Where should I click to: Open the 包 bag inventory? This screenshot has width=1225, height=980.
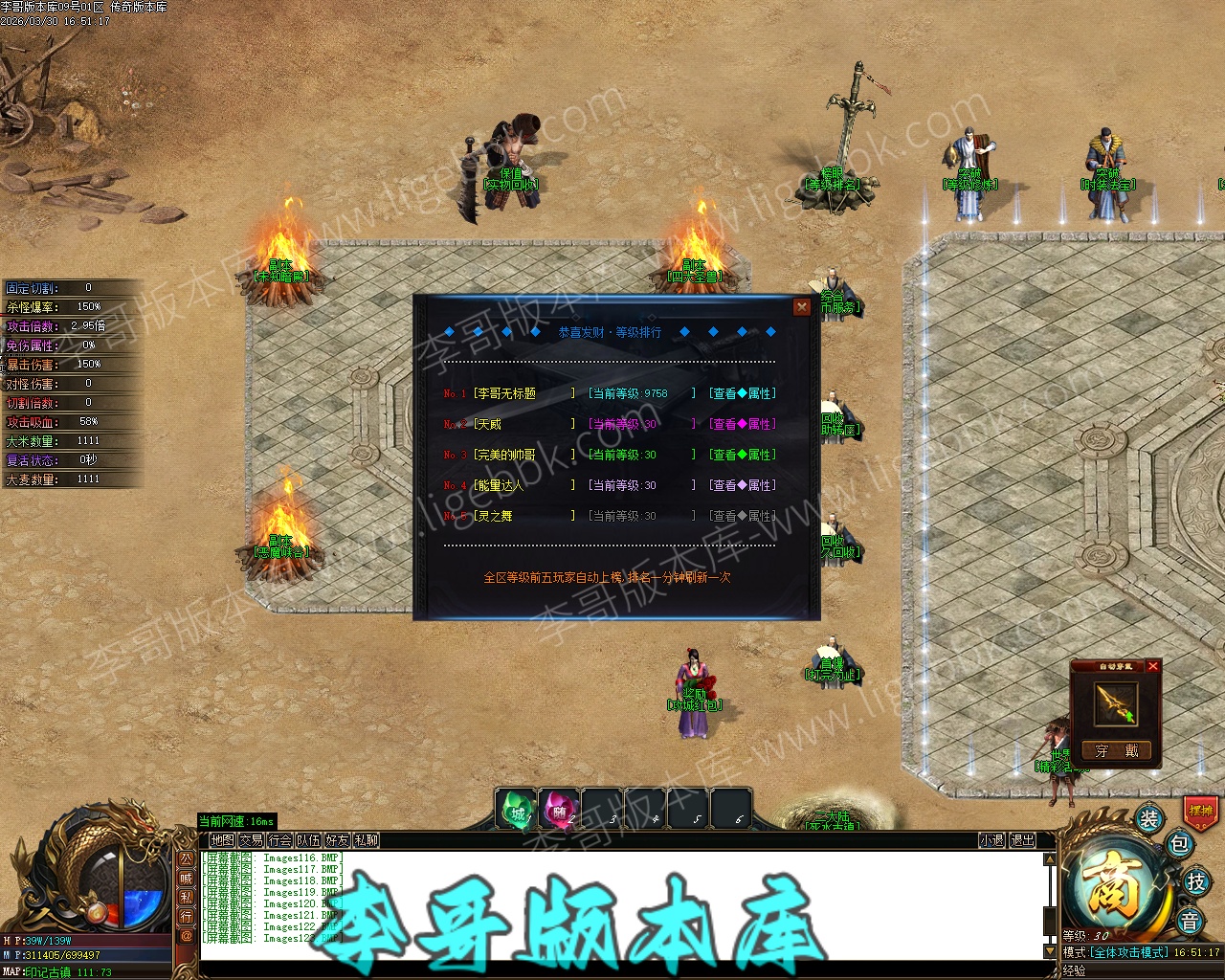tap(1179, 844)
